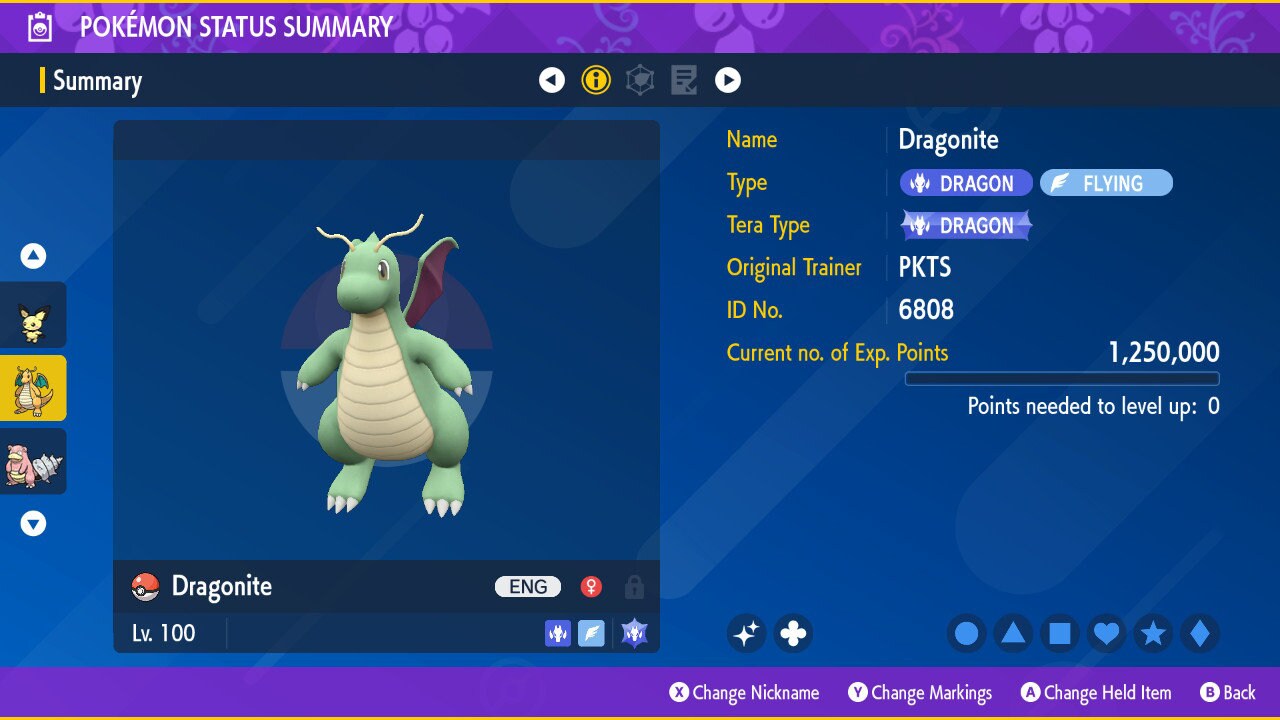Choose Slowbro in the party list
Screen dimensions: 1280x720
pyautogui.click(x=33, y=461)
